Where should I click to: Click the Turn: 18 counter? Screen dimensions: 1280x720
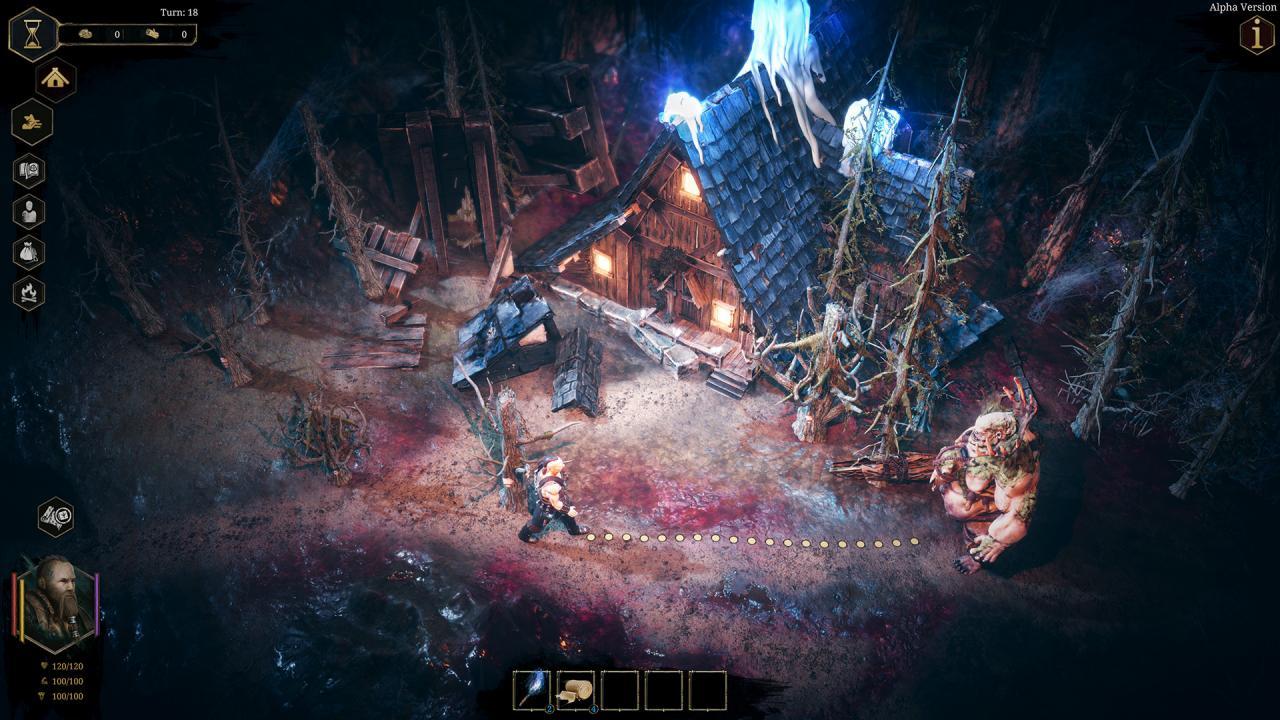pos(178,13)
